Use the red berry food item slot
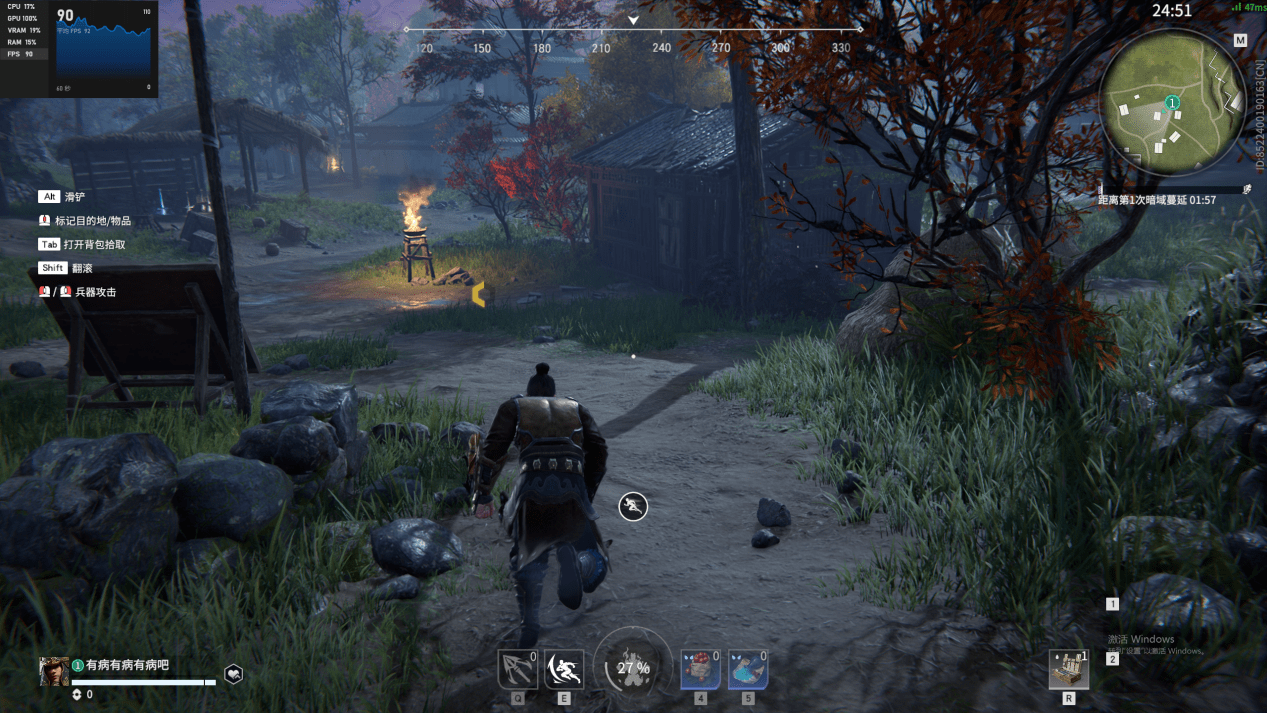 coord(700,669)
